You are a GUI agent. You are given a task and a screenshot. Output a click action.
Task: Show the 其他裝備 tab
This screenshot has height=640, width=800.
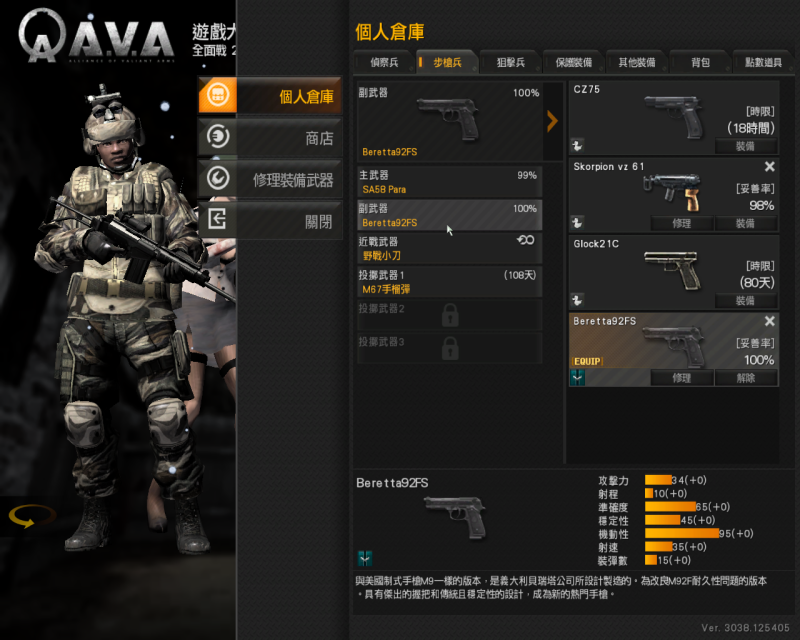pos(636,62)
